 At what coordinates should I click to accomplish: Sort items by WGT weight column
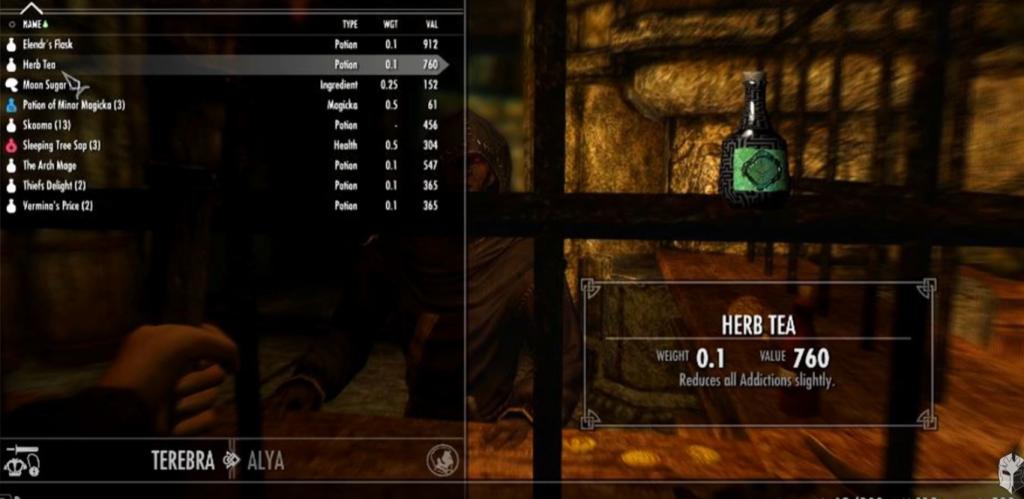tap(389, 23)
